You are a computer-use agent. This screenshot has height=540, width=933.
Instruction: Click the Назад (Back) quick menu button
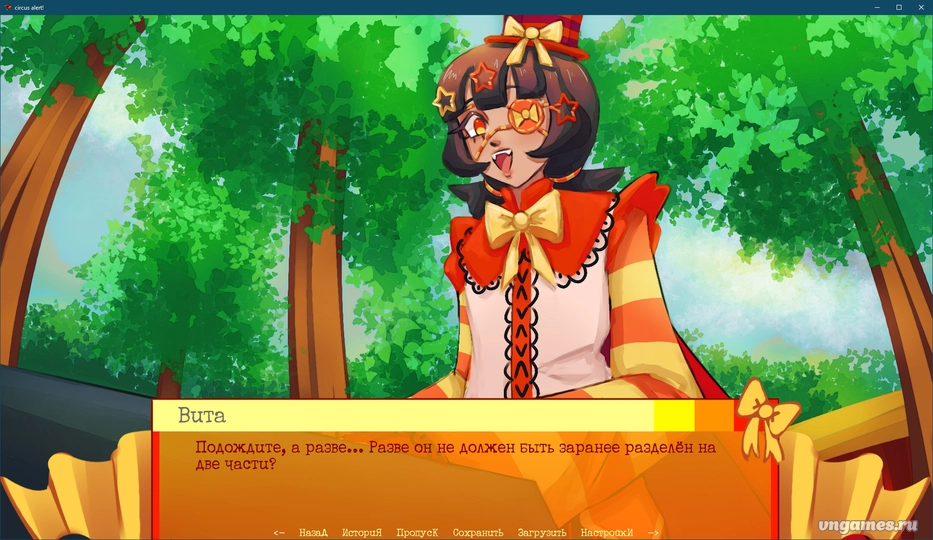[x=313, y=533]
